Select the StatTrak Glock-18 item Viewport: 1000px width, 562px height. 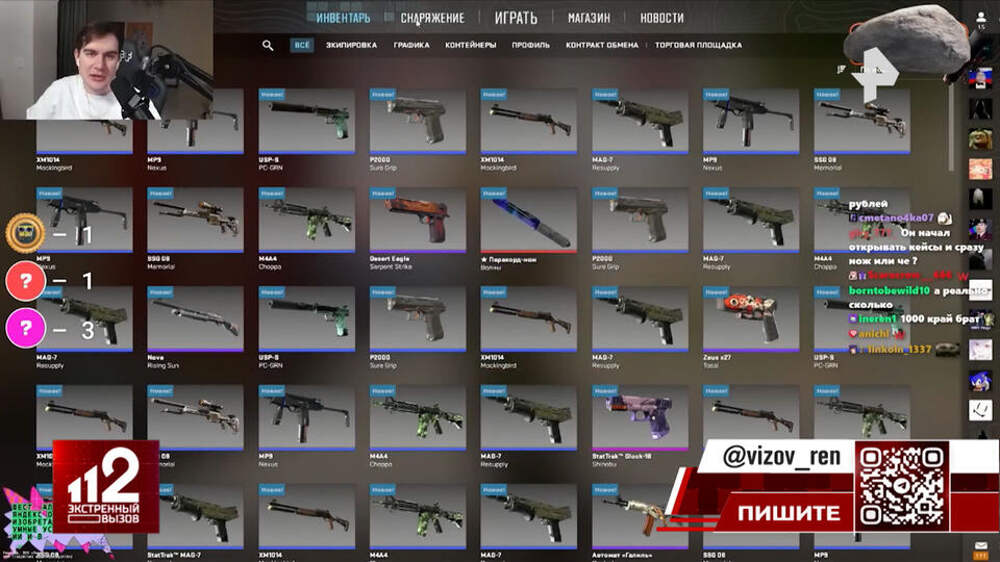[x=639, y=417]
